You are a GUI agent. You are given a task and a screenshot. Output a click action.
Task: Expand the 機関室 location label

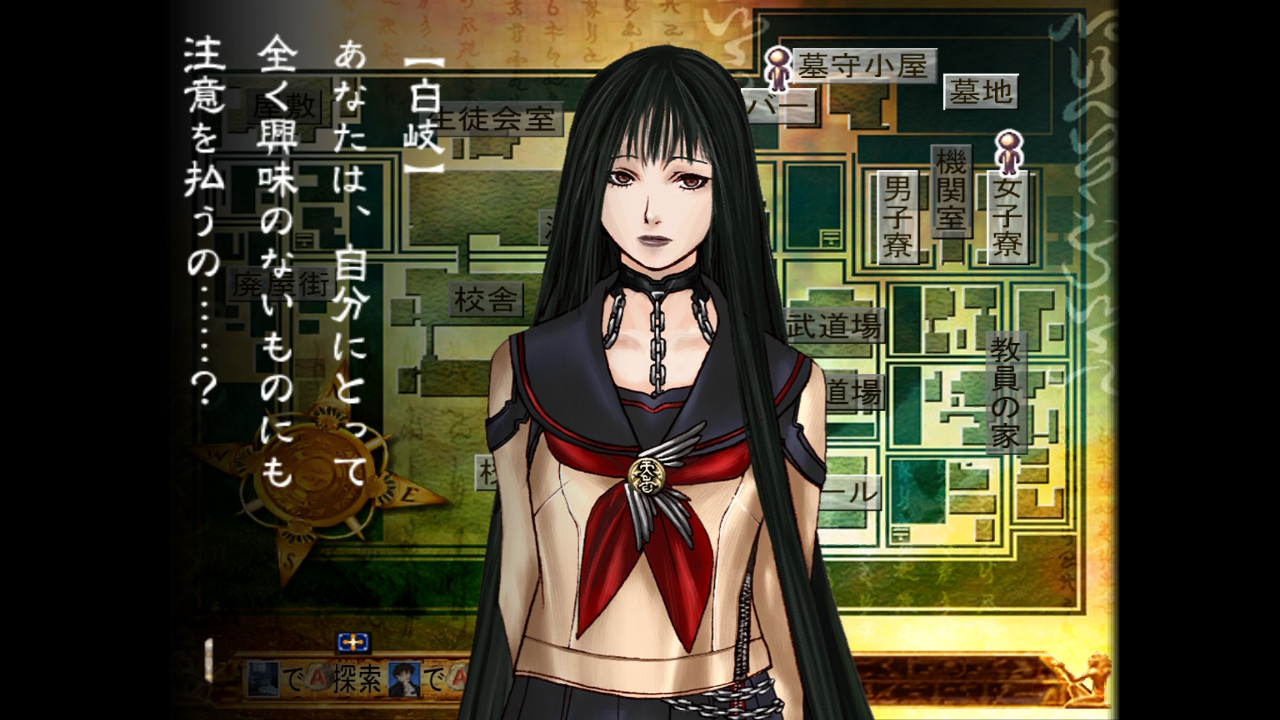(950, 190)
